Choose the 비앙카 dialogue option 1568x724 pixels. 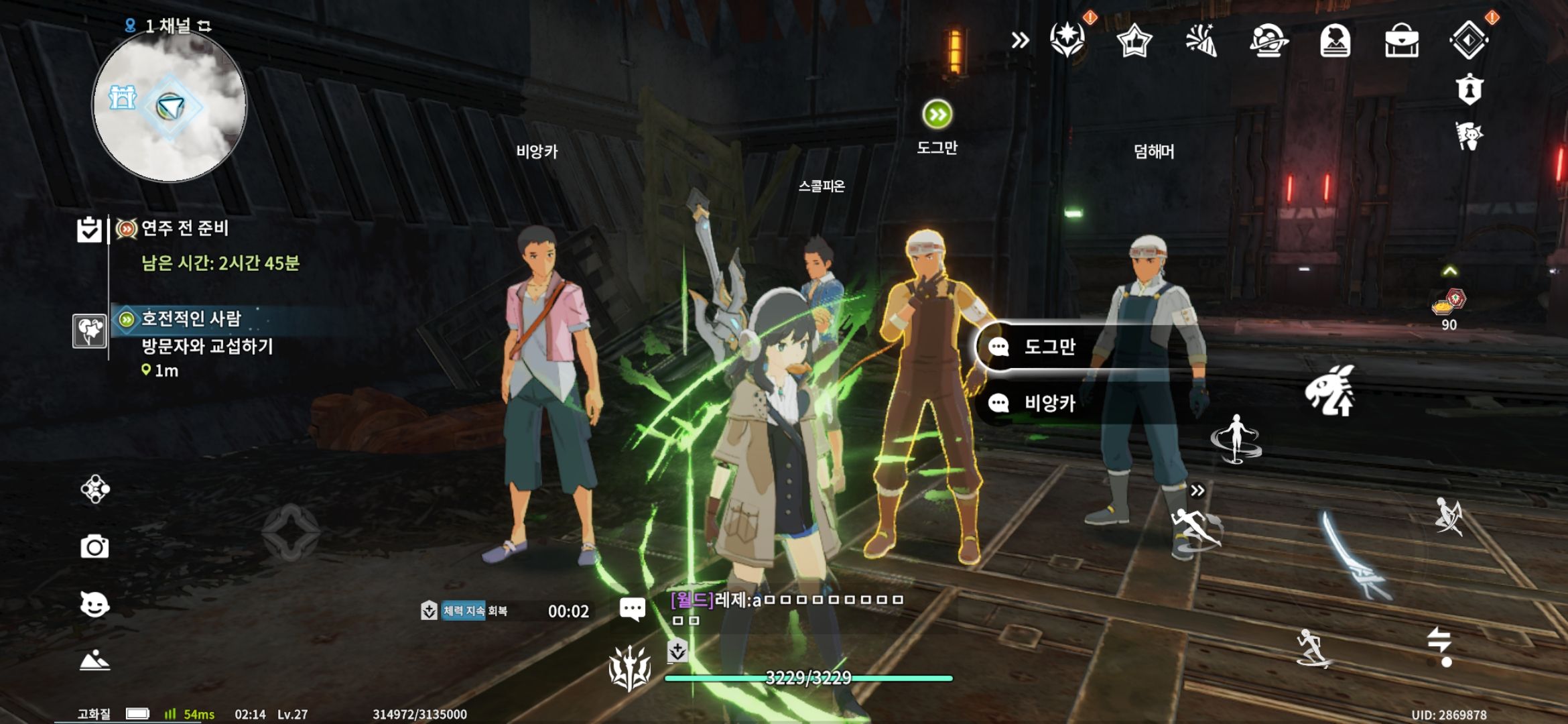click(x=1049, y=403)
